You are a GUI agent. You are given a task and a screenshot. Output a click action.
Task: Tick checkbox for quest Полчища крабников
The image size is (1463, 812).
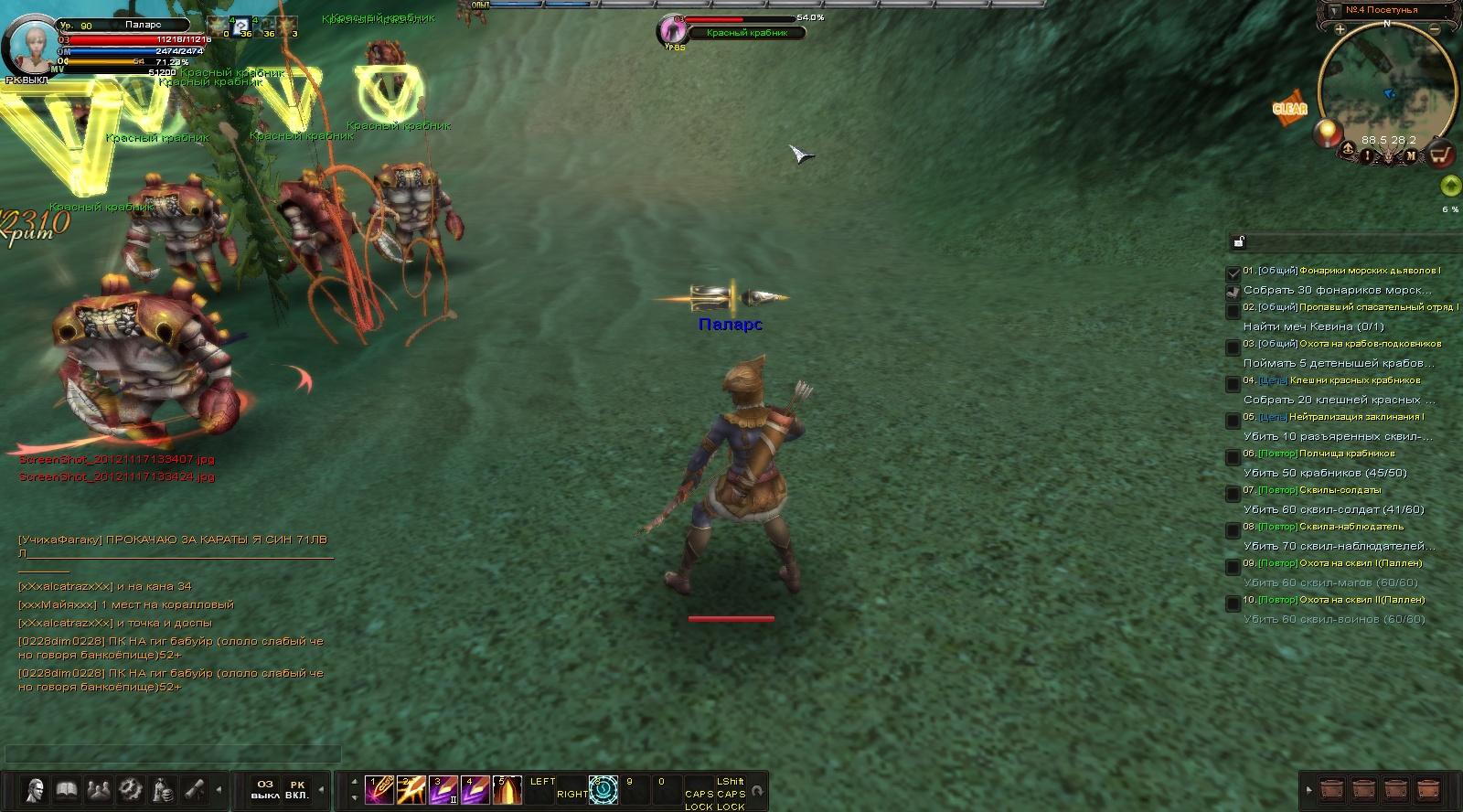click(x=1233, y=456)
